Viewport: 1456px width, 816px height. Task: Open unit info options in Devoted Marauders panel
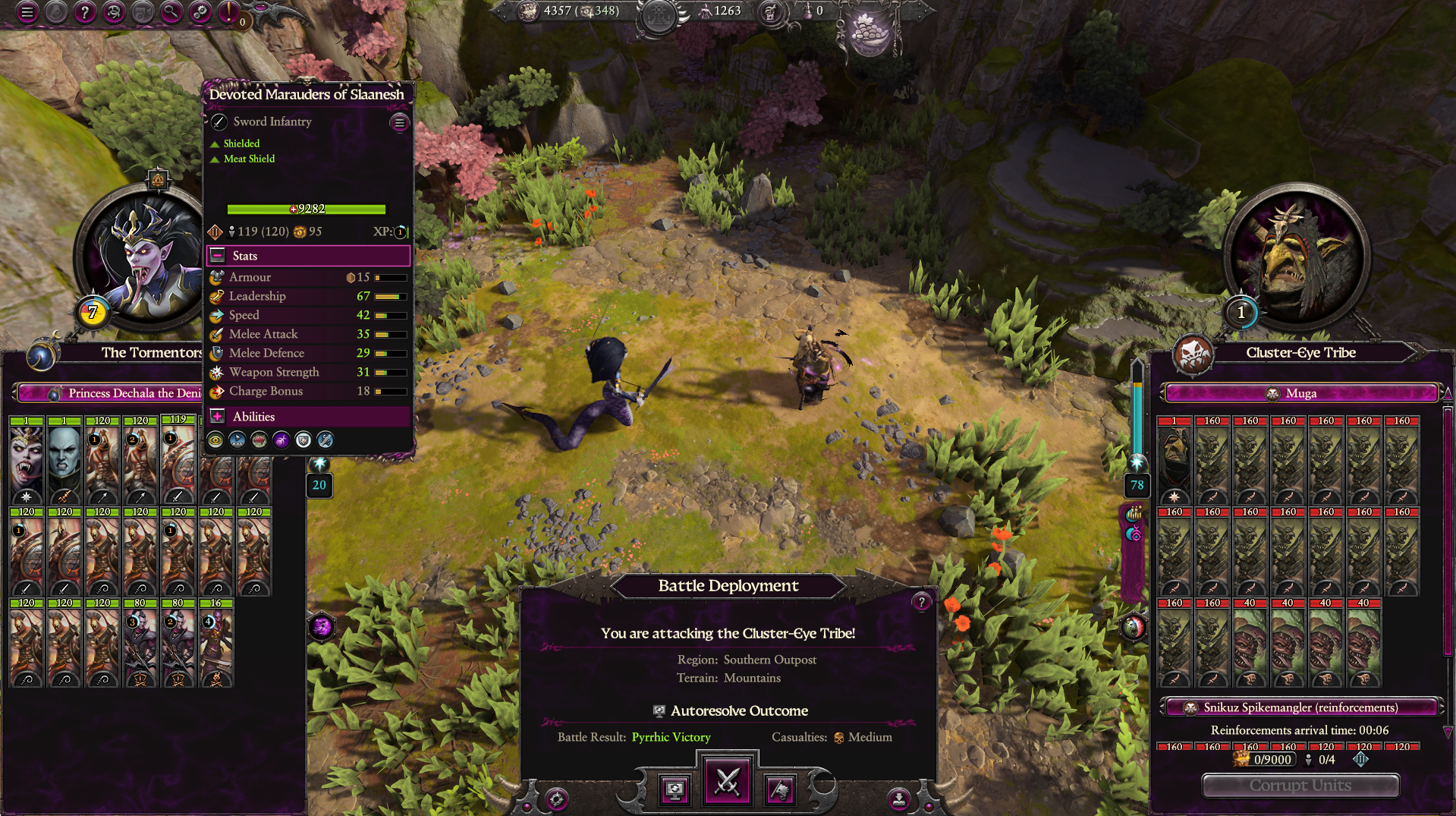click(399, 123)
